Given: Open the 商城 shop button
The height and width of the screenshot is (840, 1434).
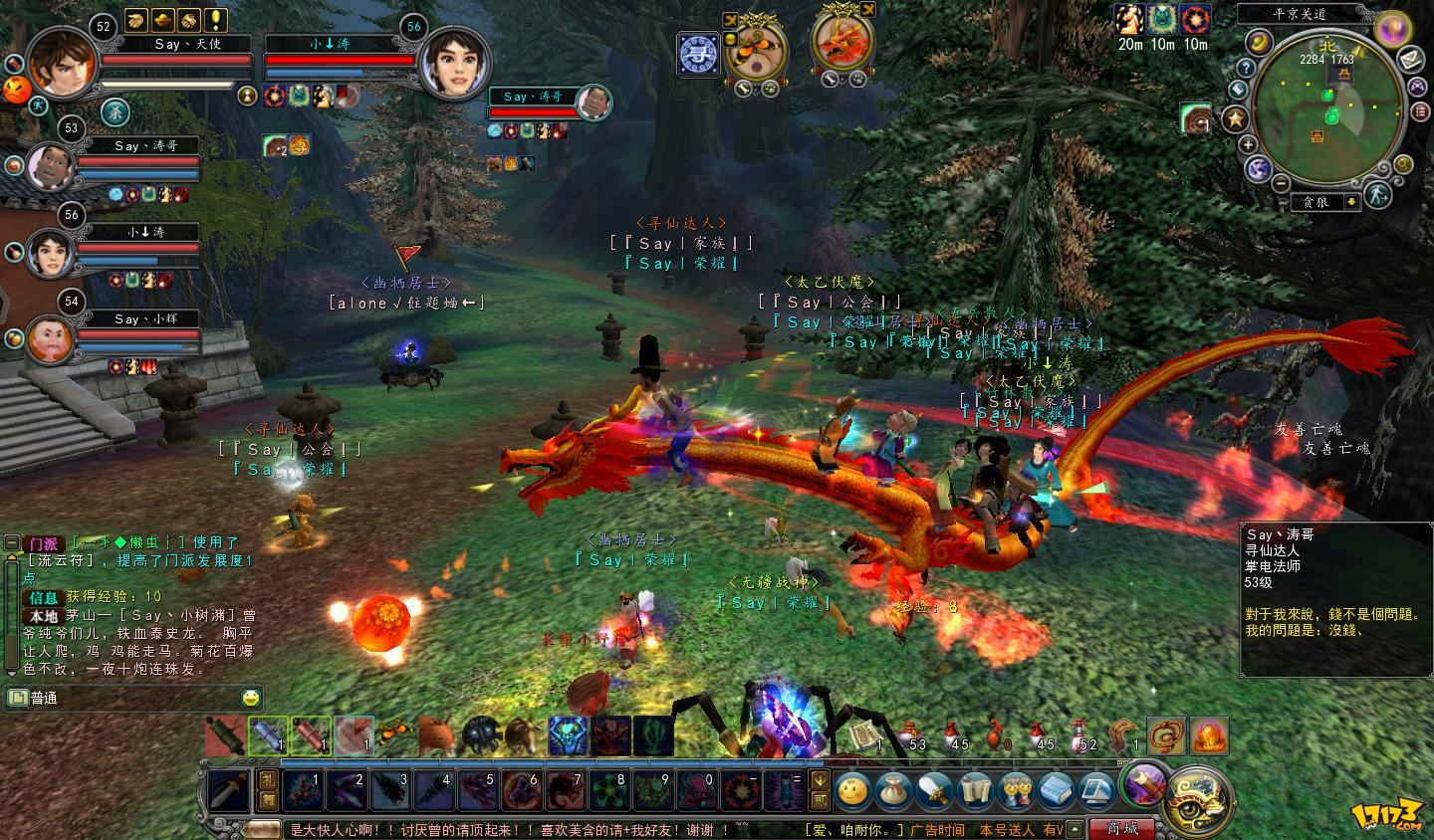Looking at the screenshot, I should 1122,828.
